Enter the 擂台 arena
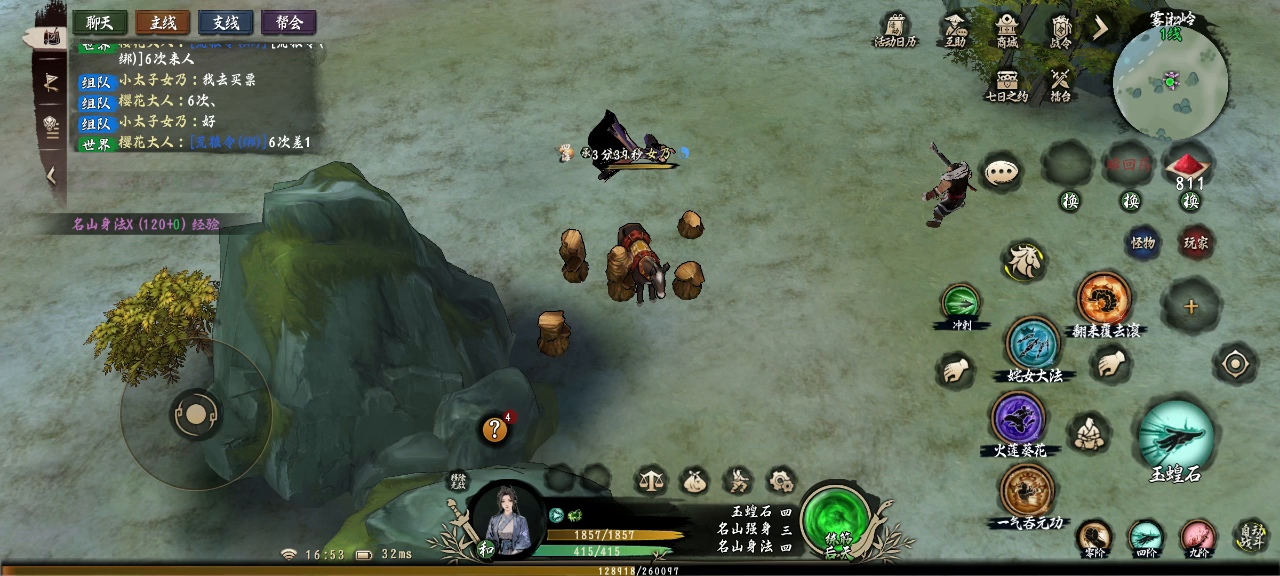Image resolution: width=1280 pixels, height=576 pixels. 1060,83
